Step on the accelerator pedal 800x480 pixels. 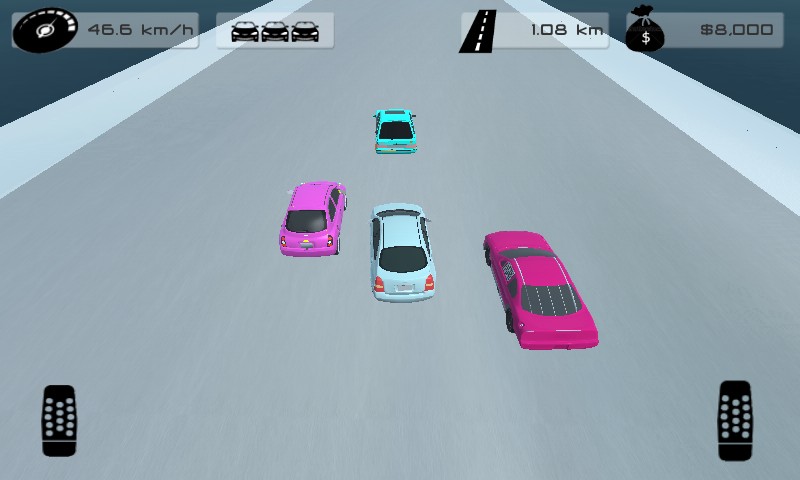[735, 420]
